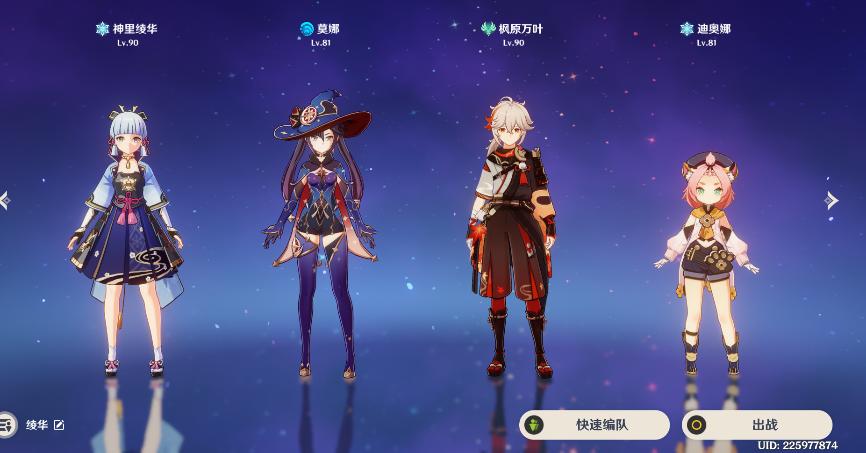Edit the team name 绫华 with the pencil icon
The width and height of the screenshot is (866, 453).
point(59,425)
